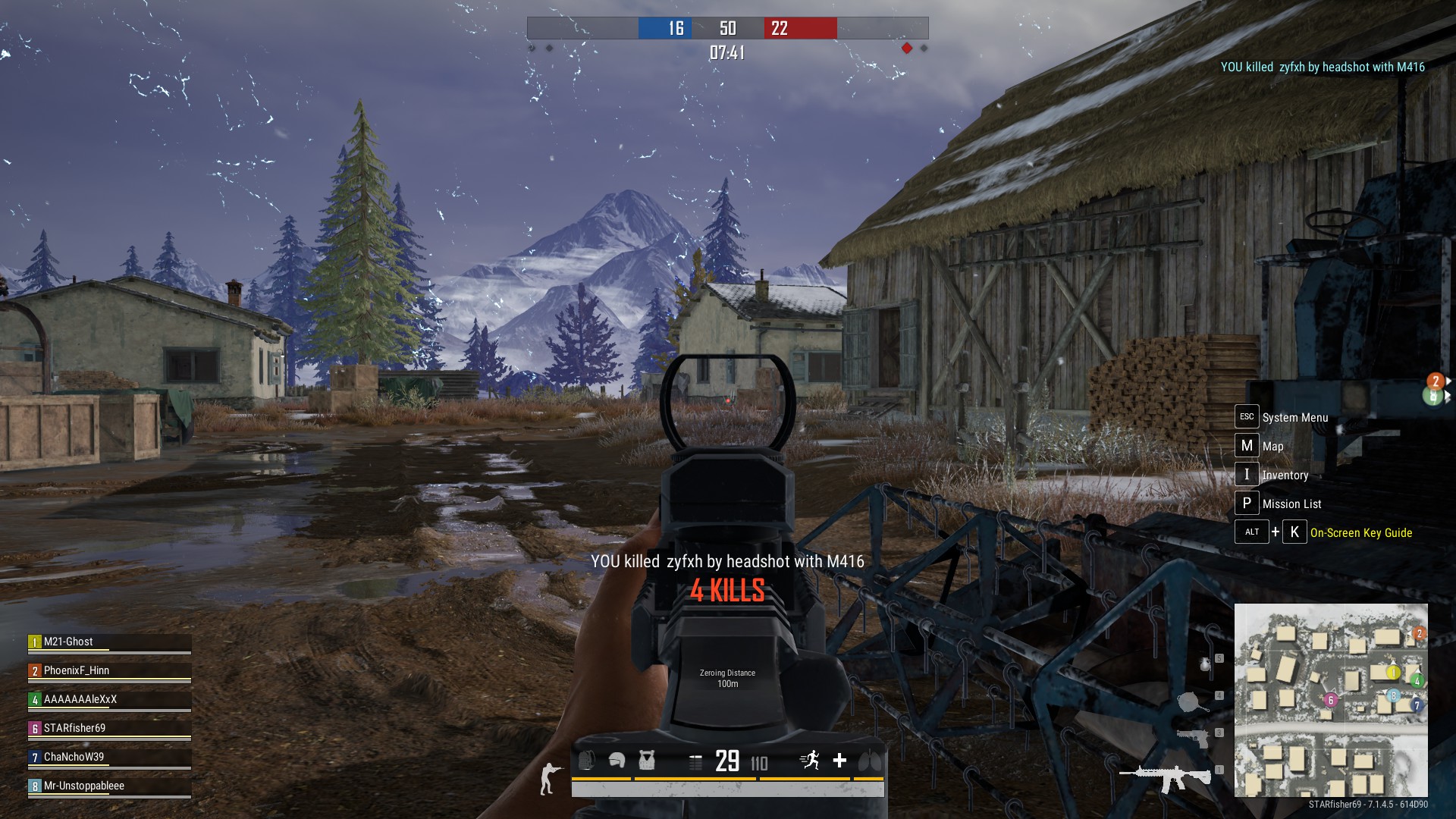Click the sprint boost status icon
1456x819 pixels.
pyautogui.click(x=811, y=760)
